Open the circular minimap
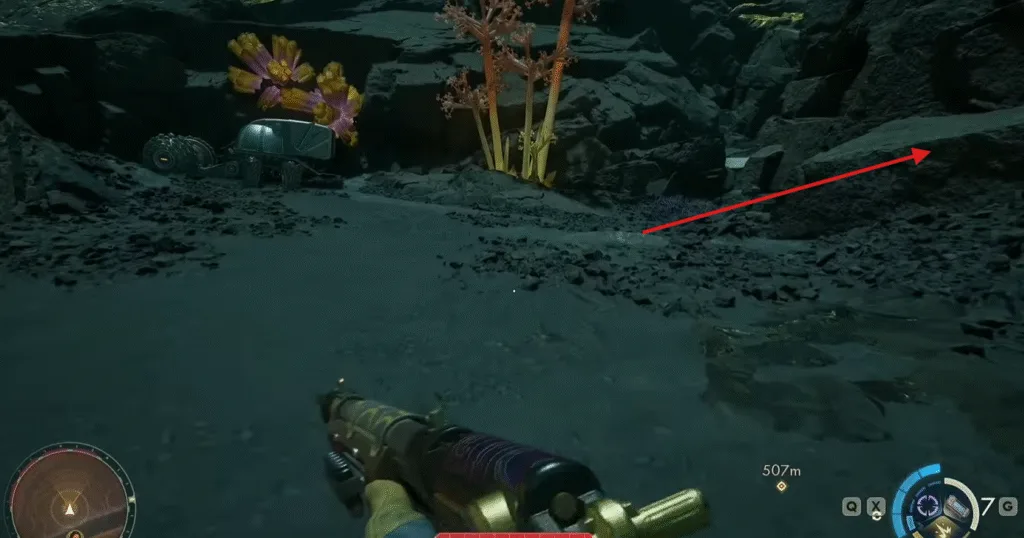1024x538 pixels. [x=69, y=497]
